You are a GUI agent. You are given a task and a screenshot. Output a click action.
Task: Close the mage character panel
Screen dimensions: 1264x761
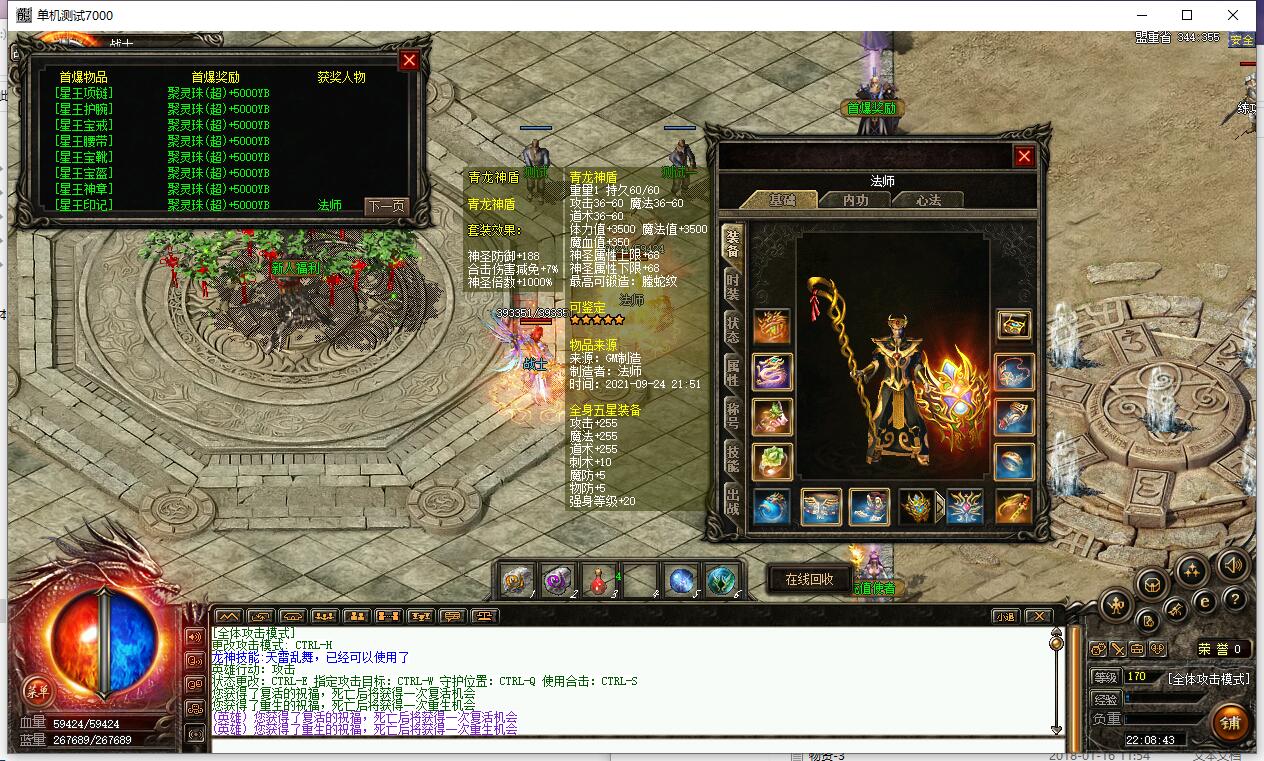[x=1024, y=156]
